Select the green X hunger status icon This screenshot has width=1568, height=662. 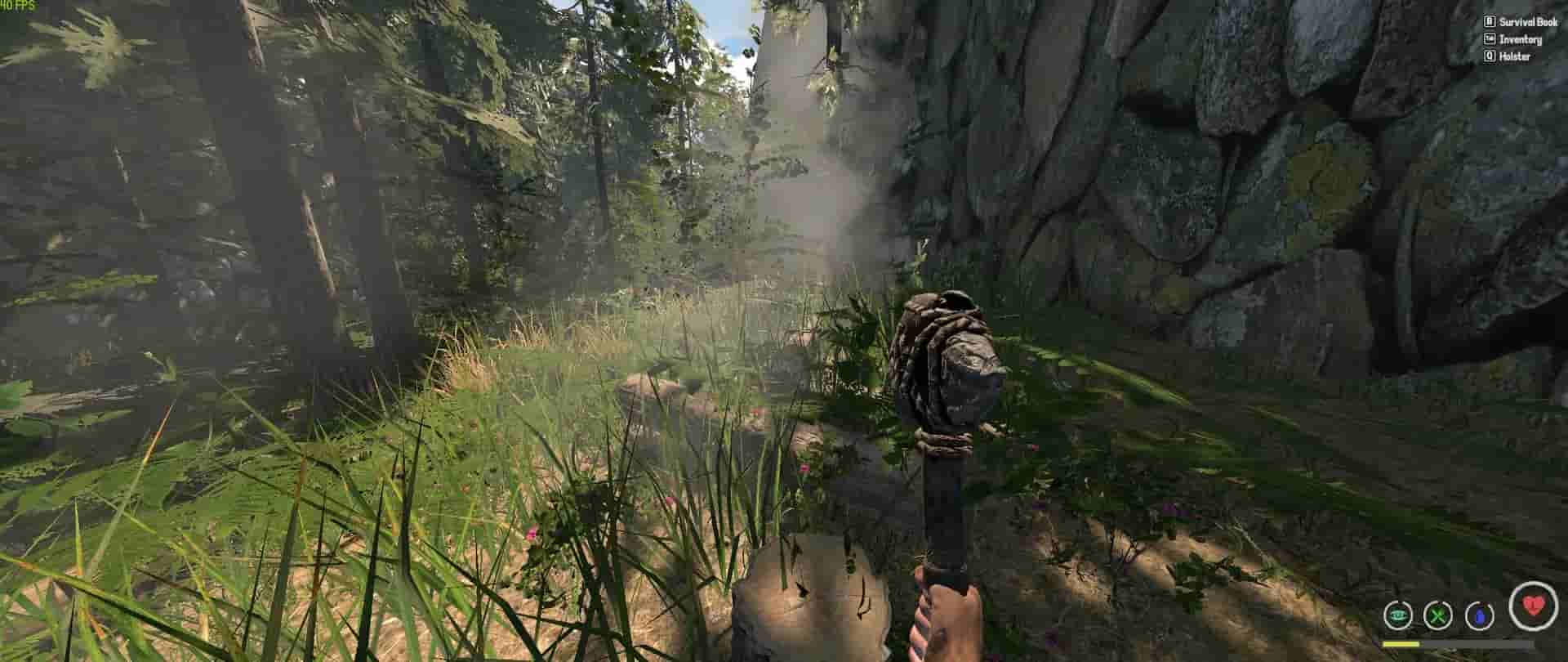[x=1438, y=616]
